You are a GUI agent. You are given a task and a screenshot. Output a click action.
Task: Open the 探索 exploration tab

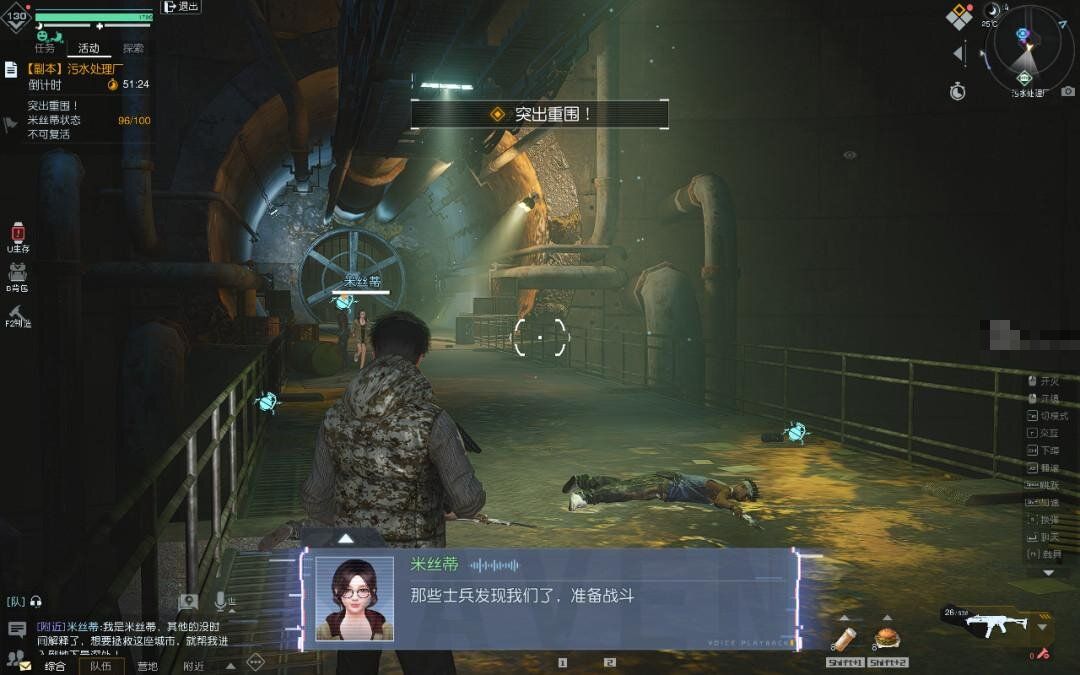(133, 47)
